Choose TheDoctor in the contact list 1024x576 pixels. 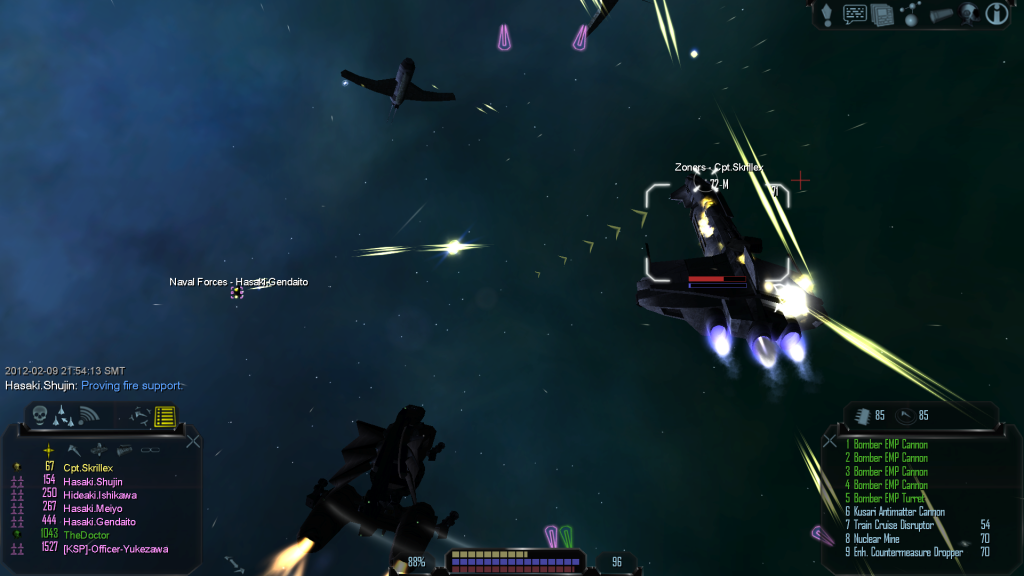coord(86,535)
